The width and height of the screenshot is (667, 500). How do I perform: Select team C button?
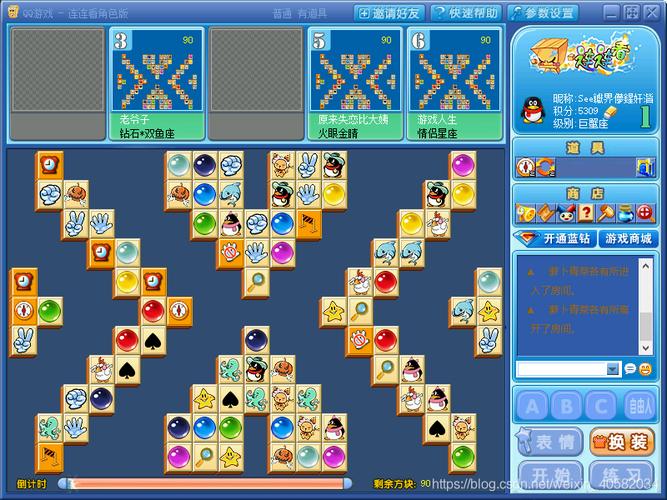coord(600,406)
